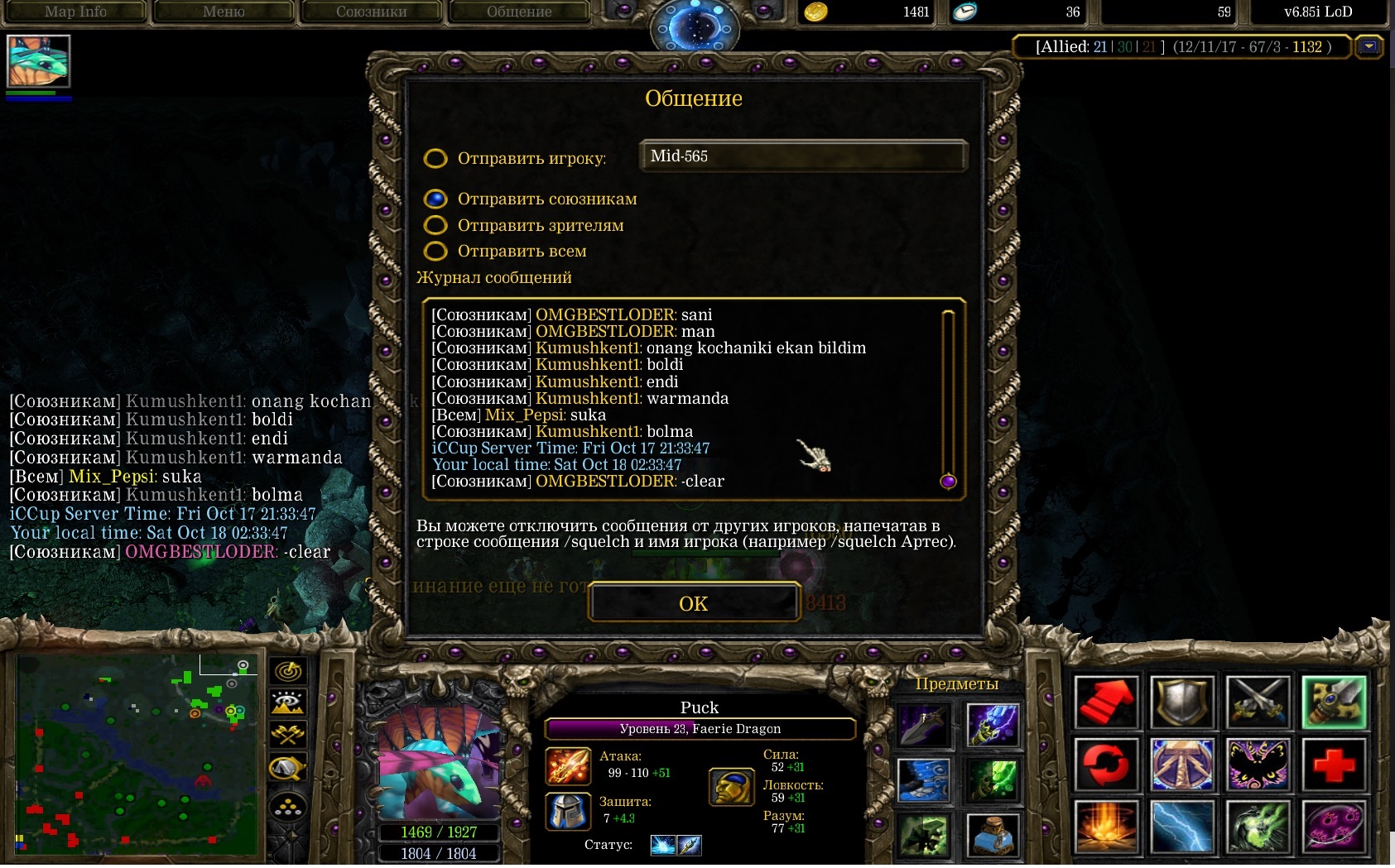Choose send to everyone radio option
The width and height of the screenshot is (1395, 868).
coord(435,251)
